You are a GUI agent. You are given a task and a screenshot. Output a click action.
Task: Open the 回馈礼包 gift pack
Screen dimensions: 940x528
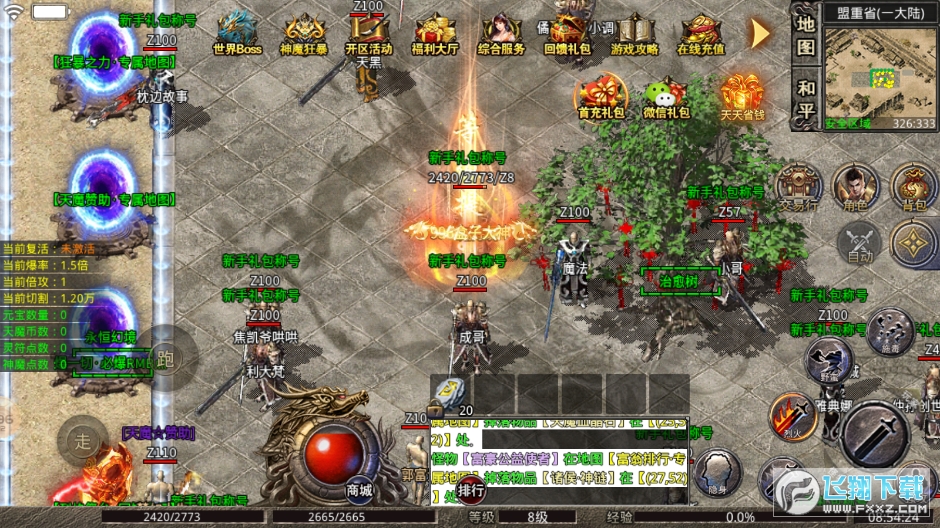click(567, 32)
